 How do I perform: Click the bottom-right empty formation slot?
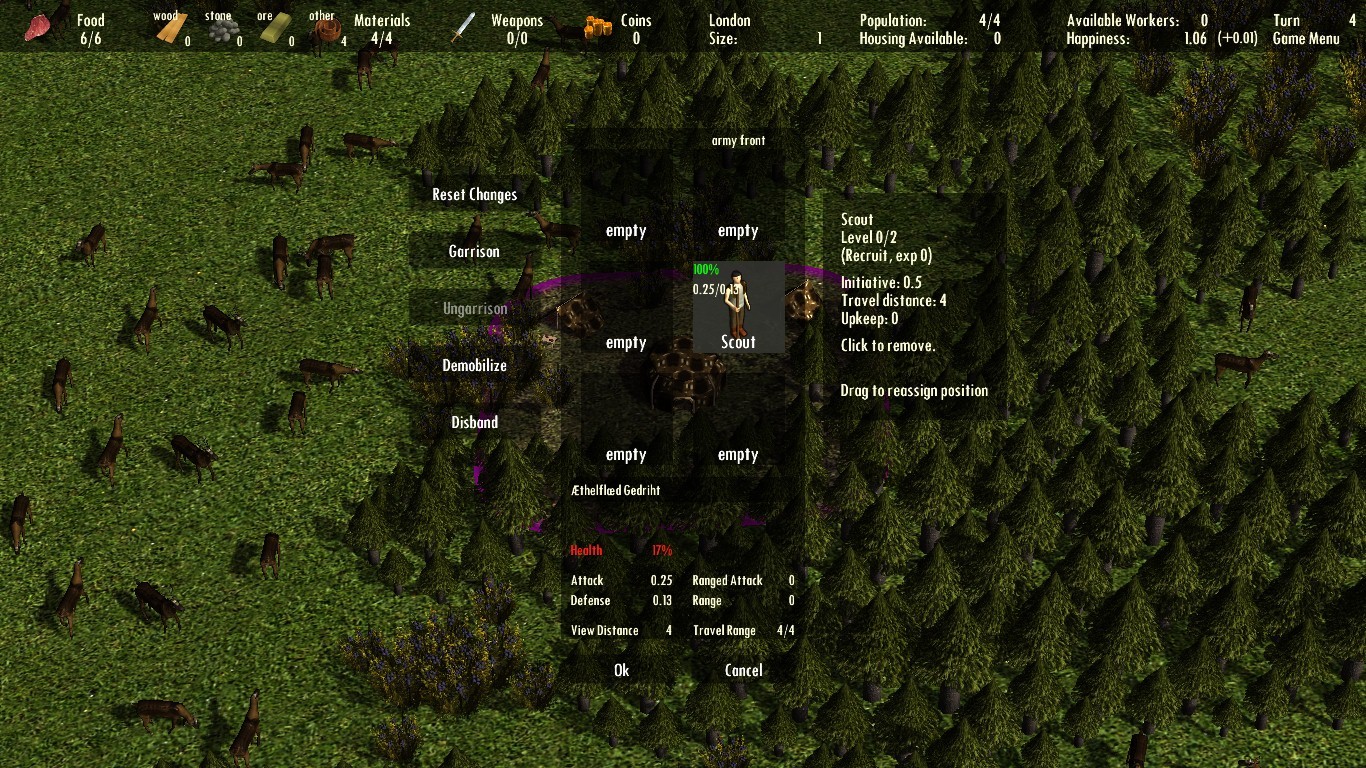tap(737, 454)
